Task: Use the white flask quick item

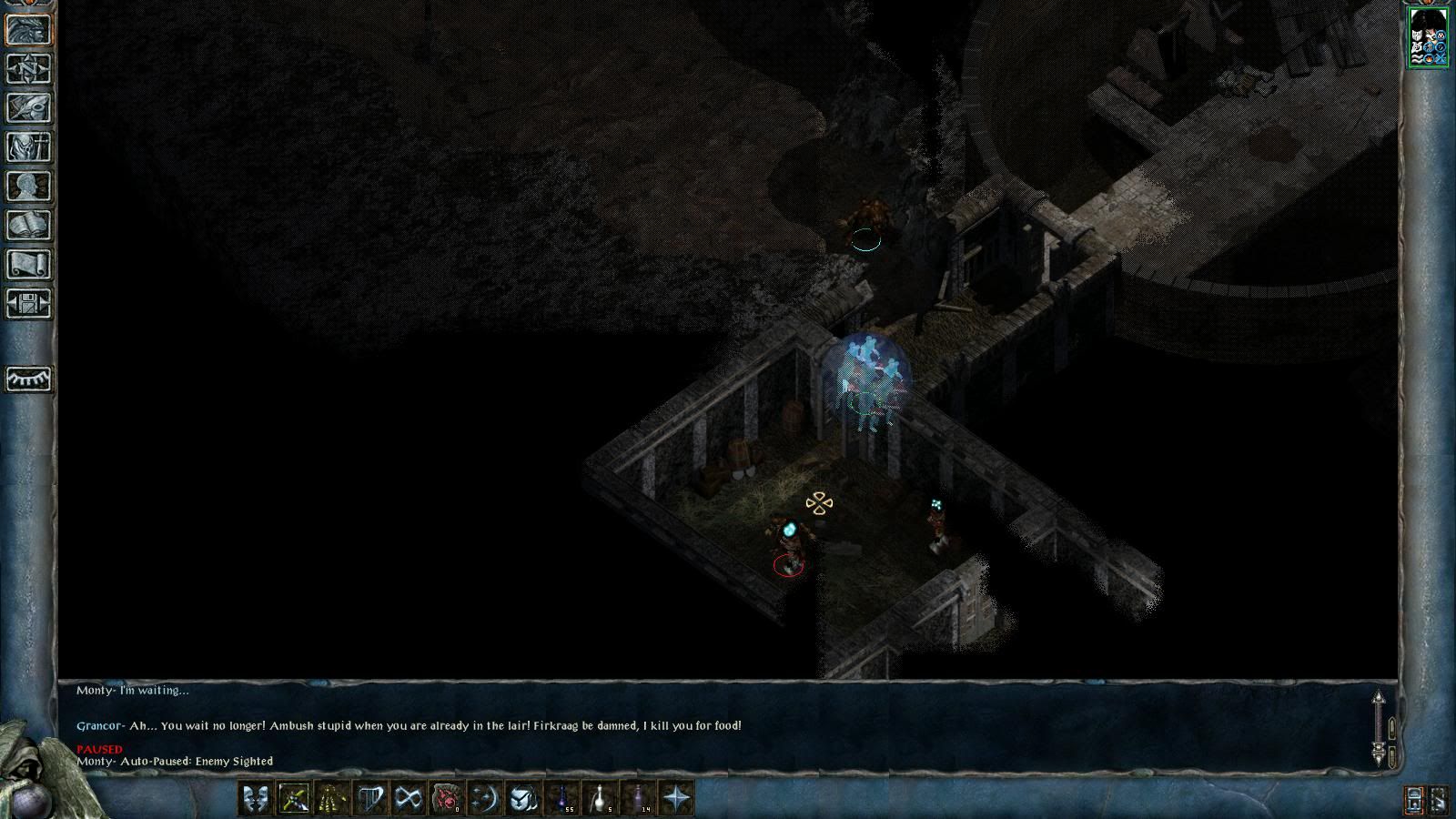Action: click(601, 798)
